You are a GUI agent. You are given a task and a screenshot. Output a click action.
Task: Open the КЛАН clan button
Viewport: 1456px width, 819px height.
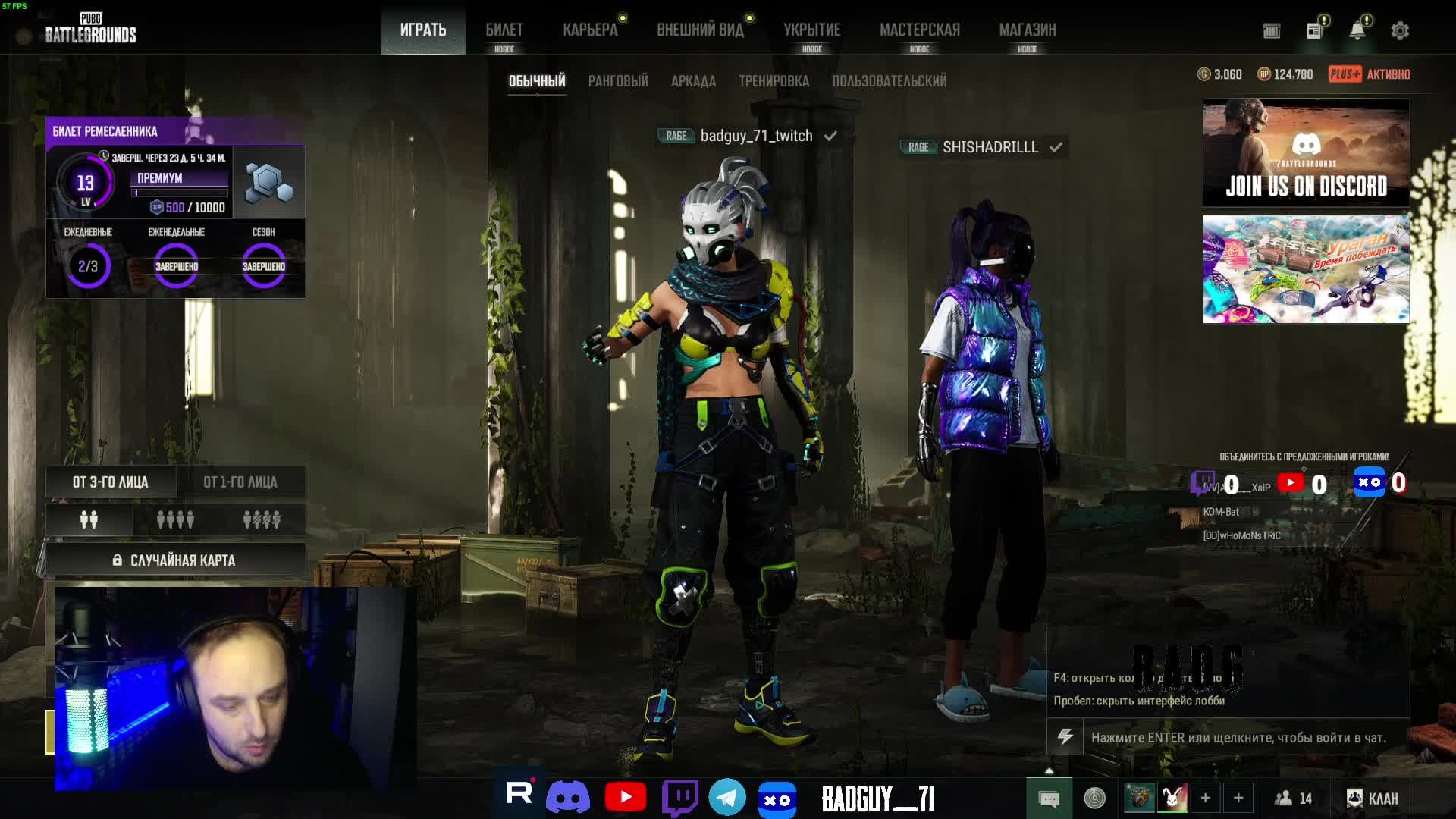1373,799
